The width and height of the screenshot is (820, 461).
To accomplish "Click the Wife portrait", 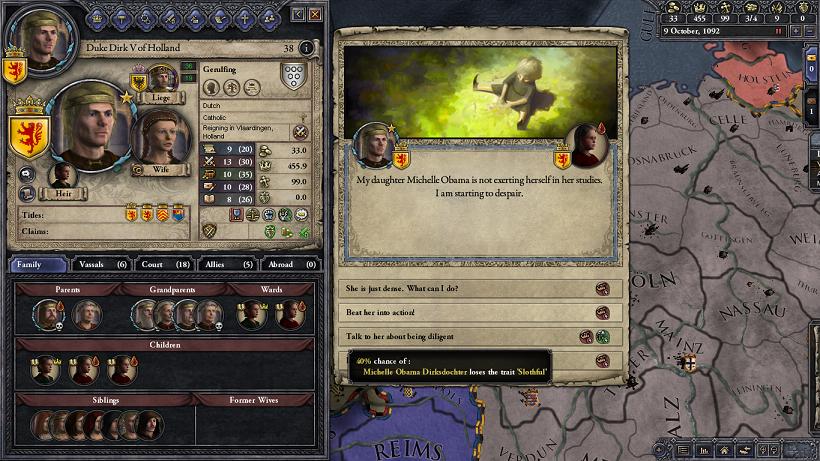I will pos(161,142).
